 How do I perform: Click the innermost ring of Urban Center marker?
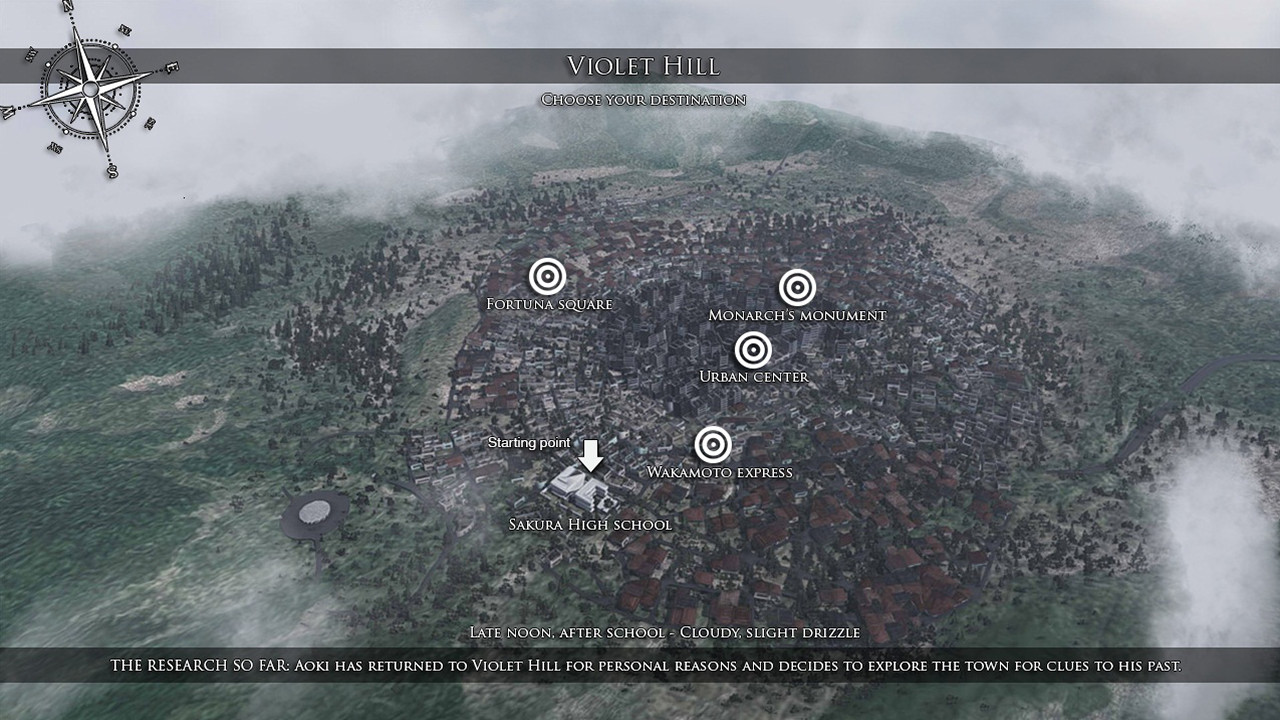(753, 351)
